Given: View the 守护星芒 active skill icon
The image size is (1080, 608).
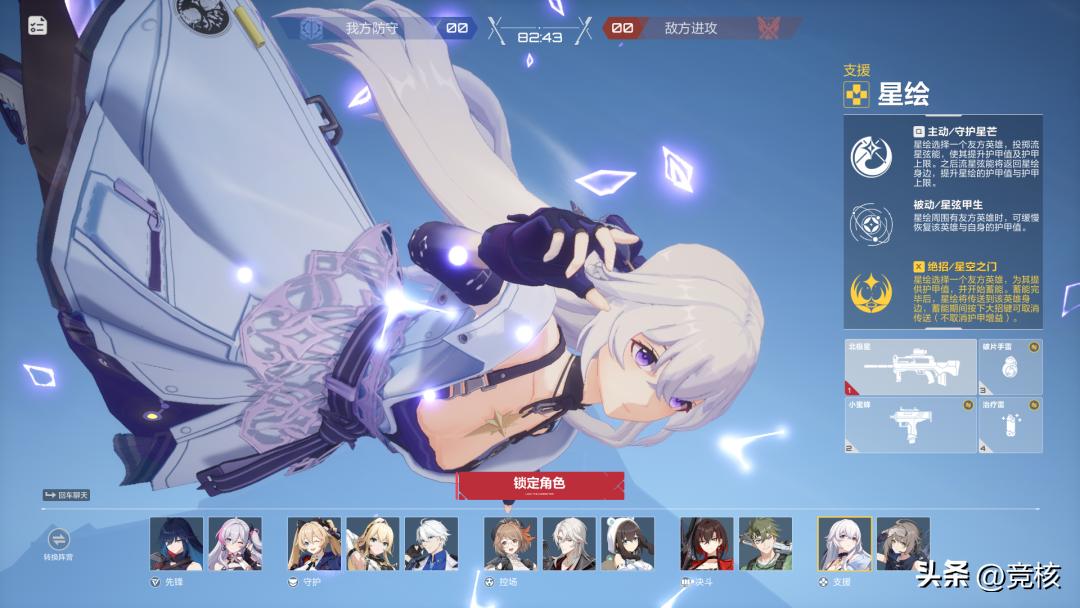Looking at the screenshot, I should (871, 156).
